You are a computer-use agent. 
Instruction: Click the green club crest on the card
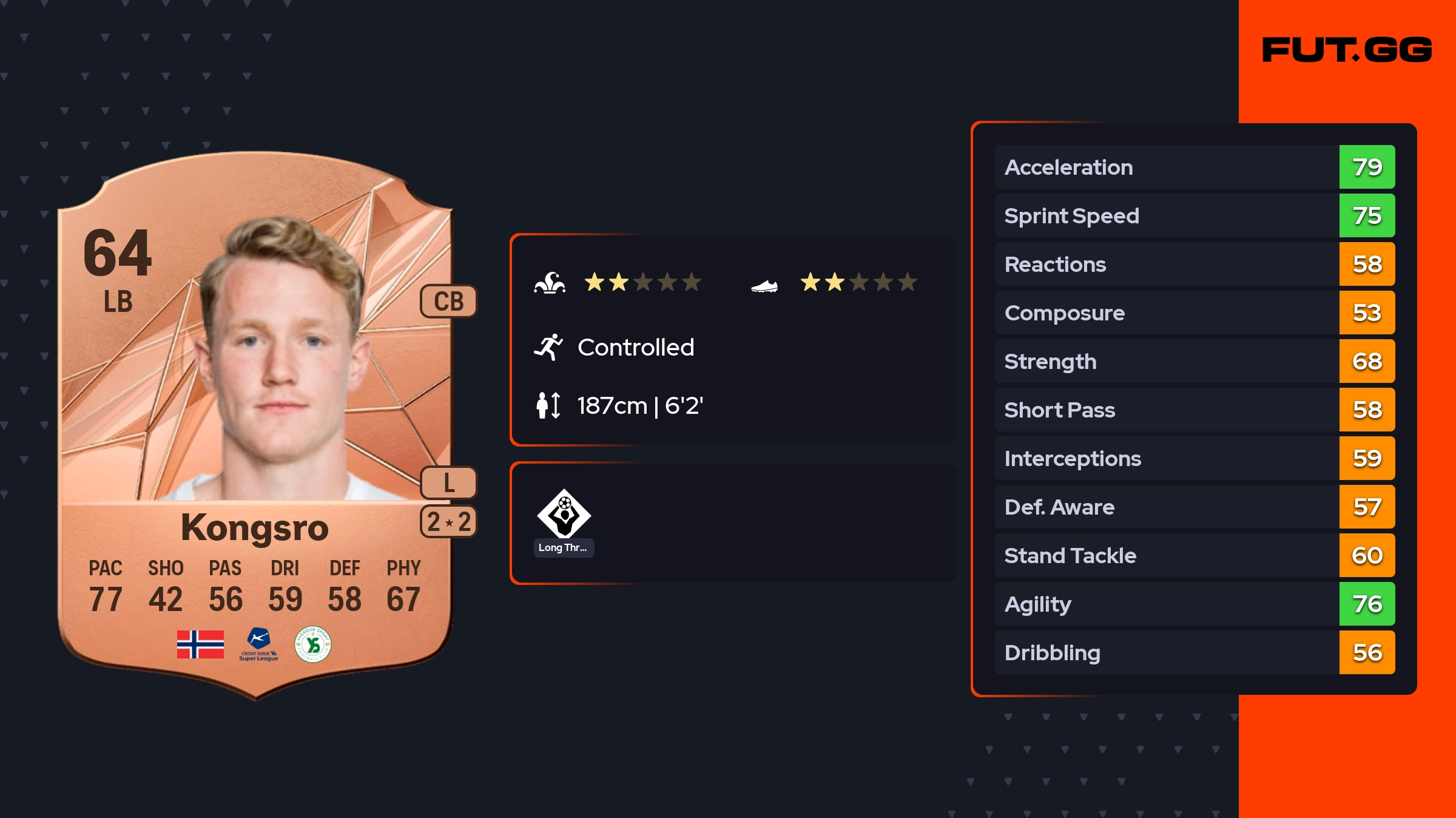point(312,644)
